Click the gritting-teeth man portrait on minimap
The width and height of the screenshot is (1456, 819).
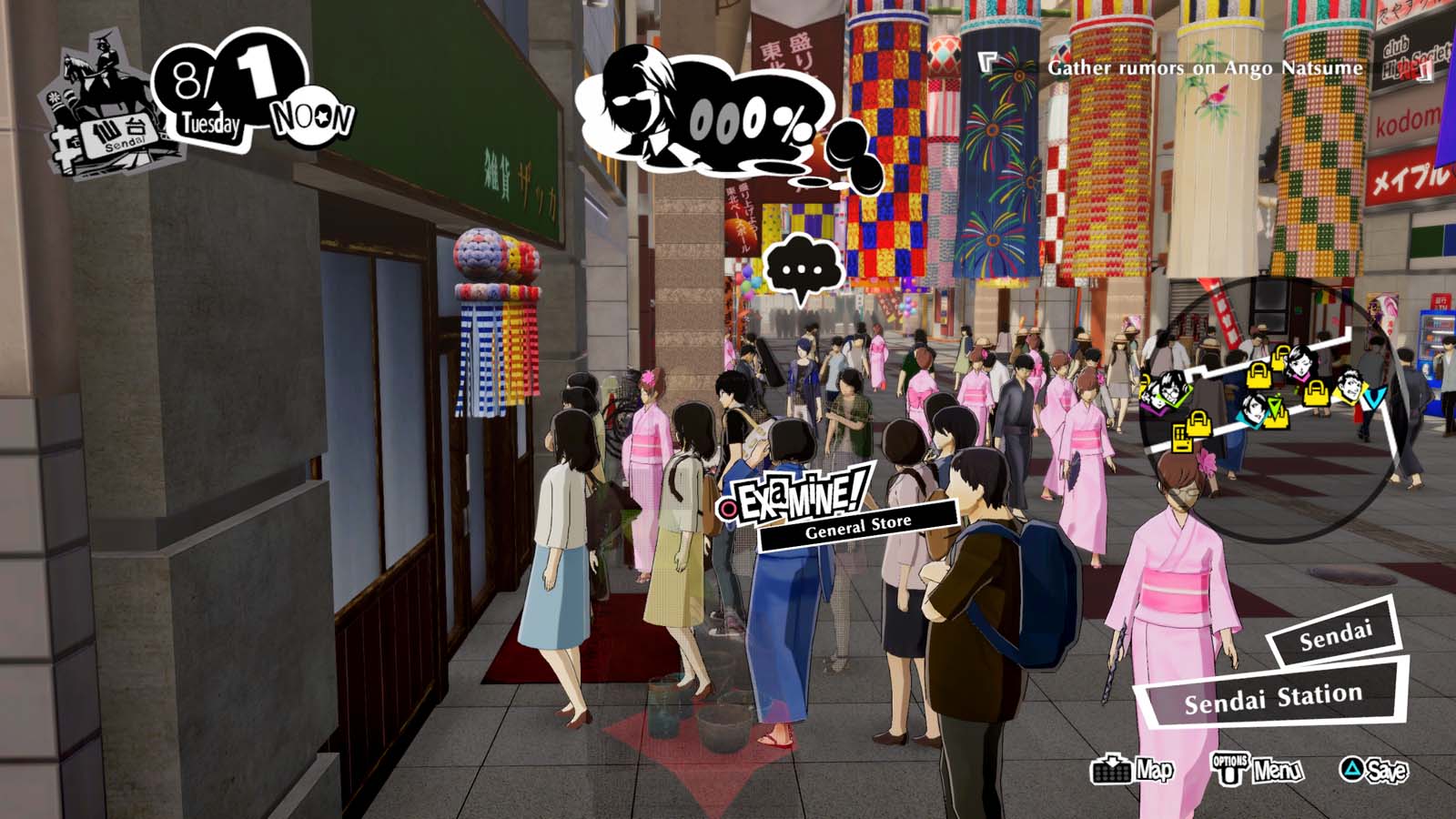[1351, 385]
